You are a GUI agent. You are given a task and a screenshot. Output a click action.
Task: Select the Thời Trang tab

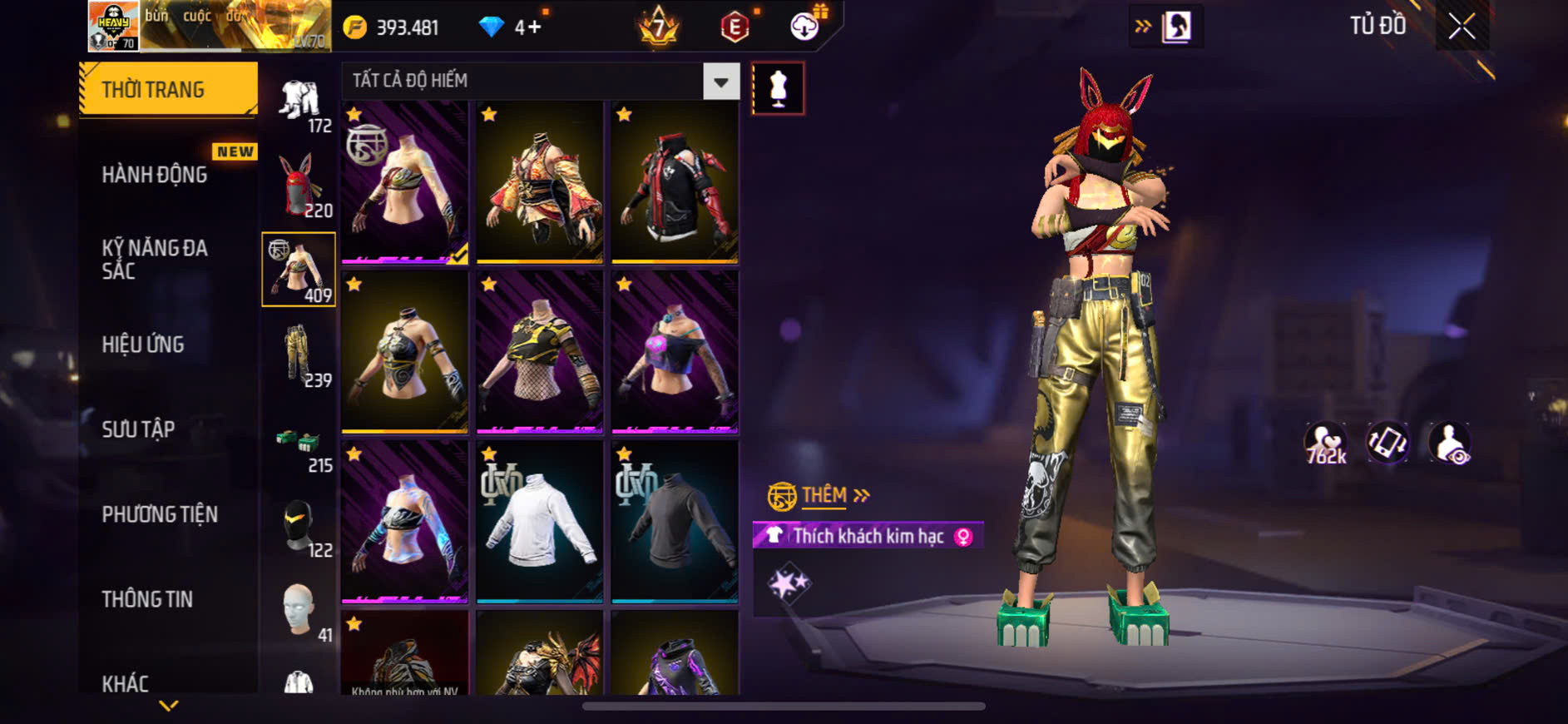click(x=168, y=89)
